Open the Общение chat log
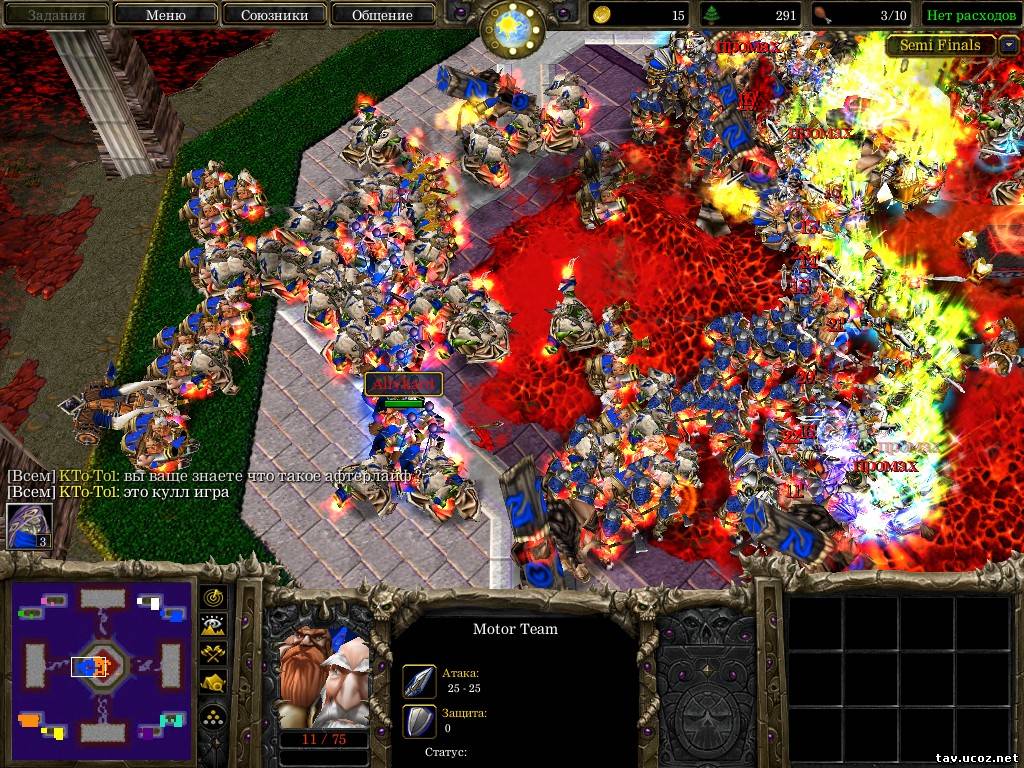 pos(382,15)
